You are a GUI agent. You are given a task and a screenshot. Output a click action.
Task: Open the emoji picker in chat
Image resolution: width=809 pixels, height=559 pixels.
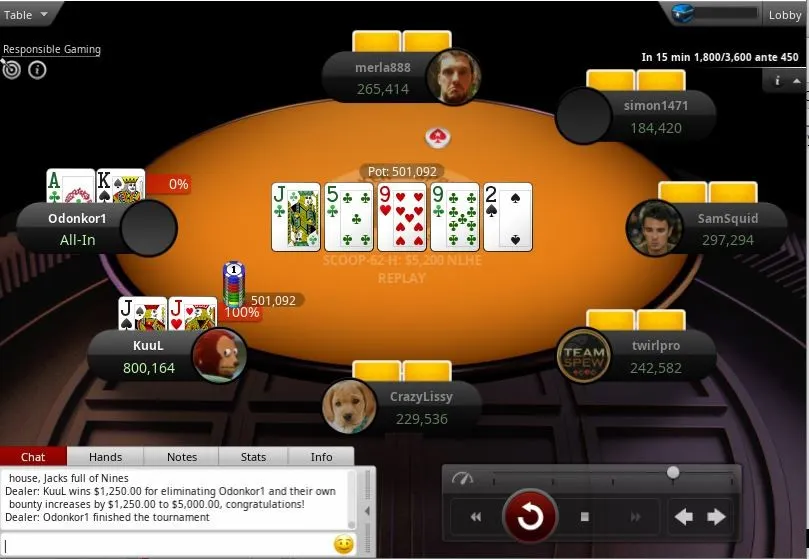coord(343,545)
